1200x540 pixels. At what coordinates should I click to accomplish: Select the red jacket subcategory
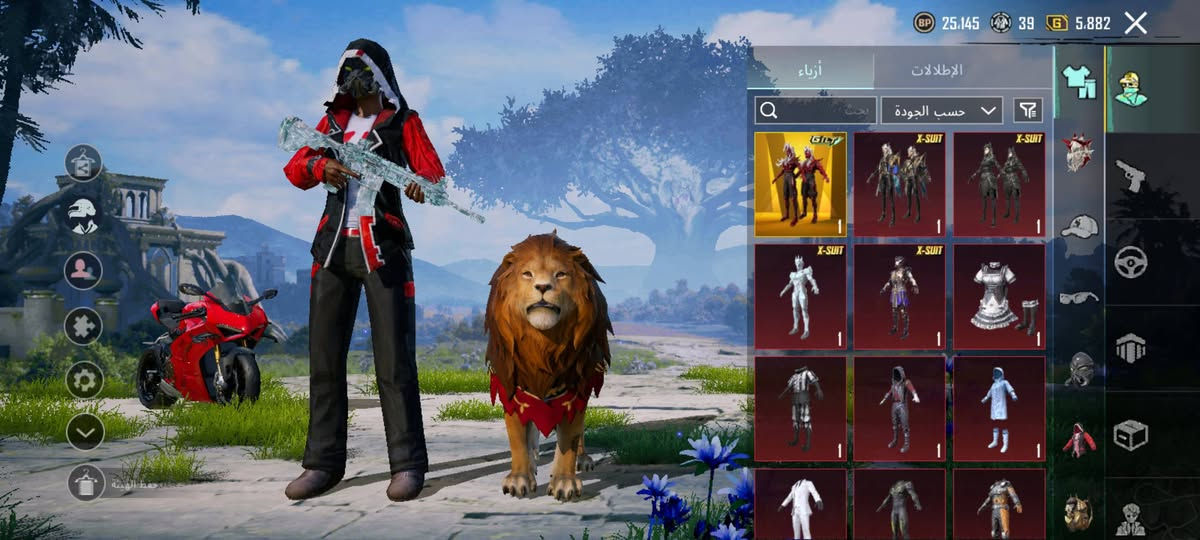click(x=1079, y=440)
